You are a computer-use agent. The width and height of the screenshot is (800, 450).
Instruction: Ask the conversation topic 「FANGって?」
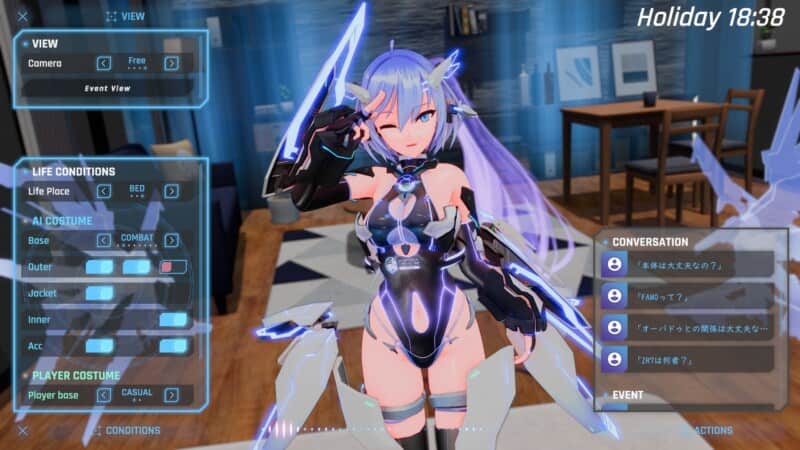688,296
